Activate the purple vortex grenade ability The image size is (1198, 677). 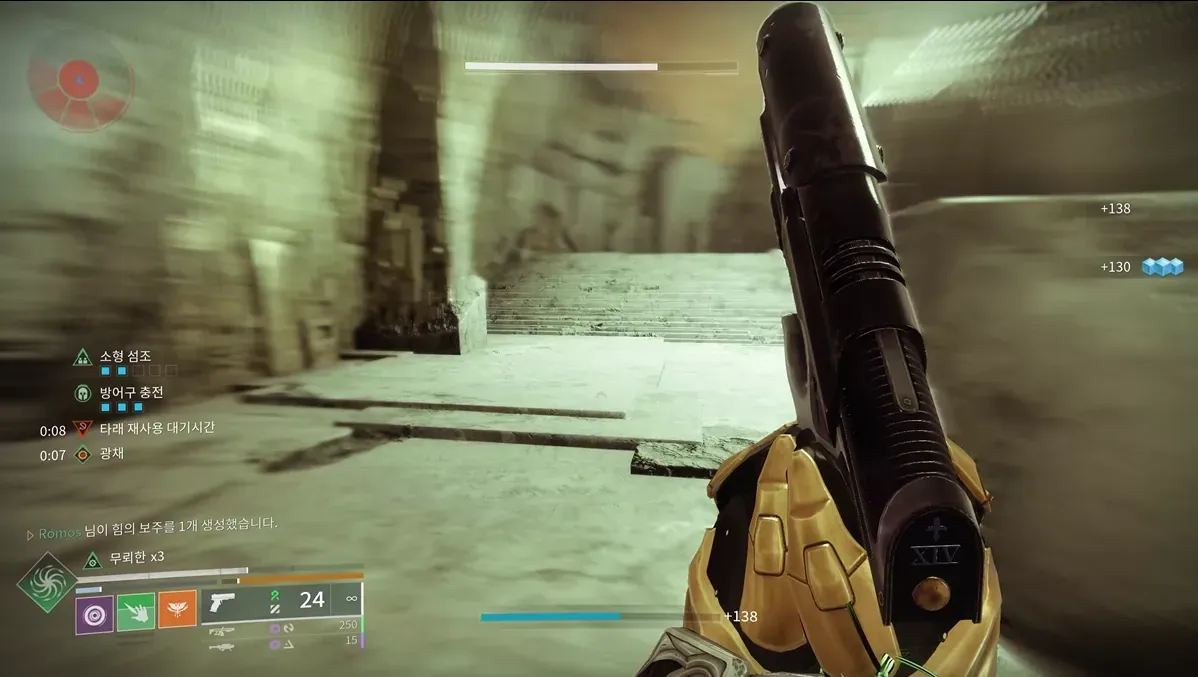94,612
